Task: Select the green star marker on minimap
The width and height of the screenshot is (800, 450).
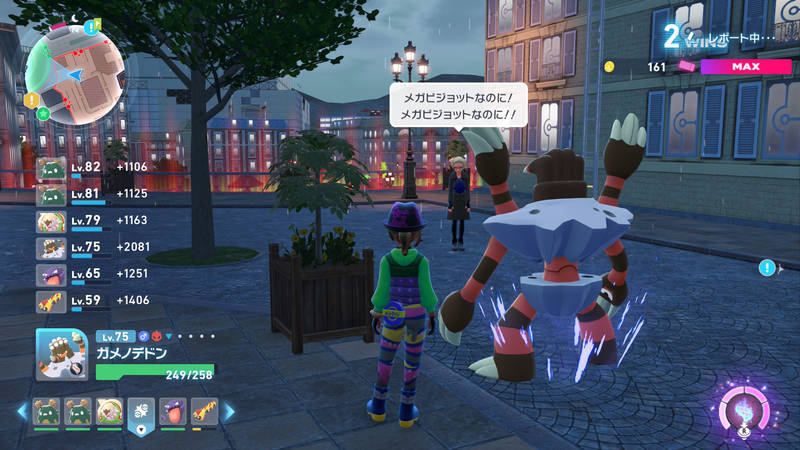Action: (x=43, y=113)
